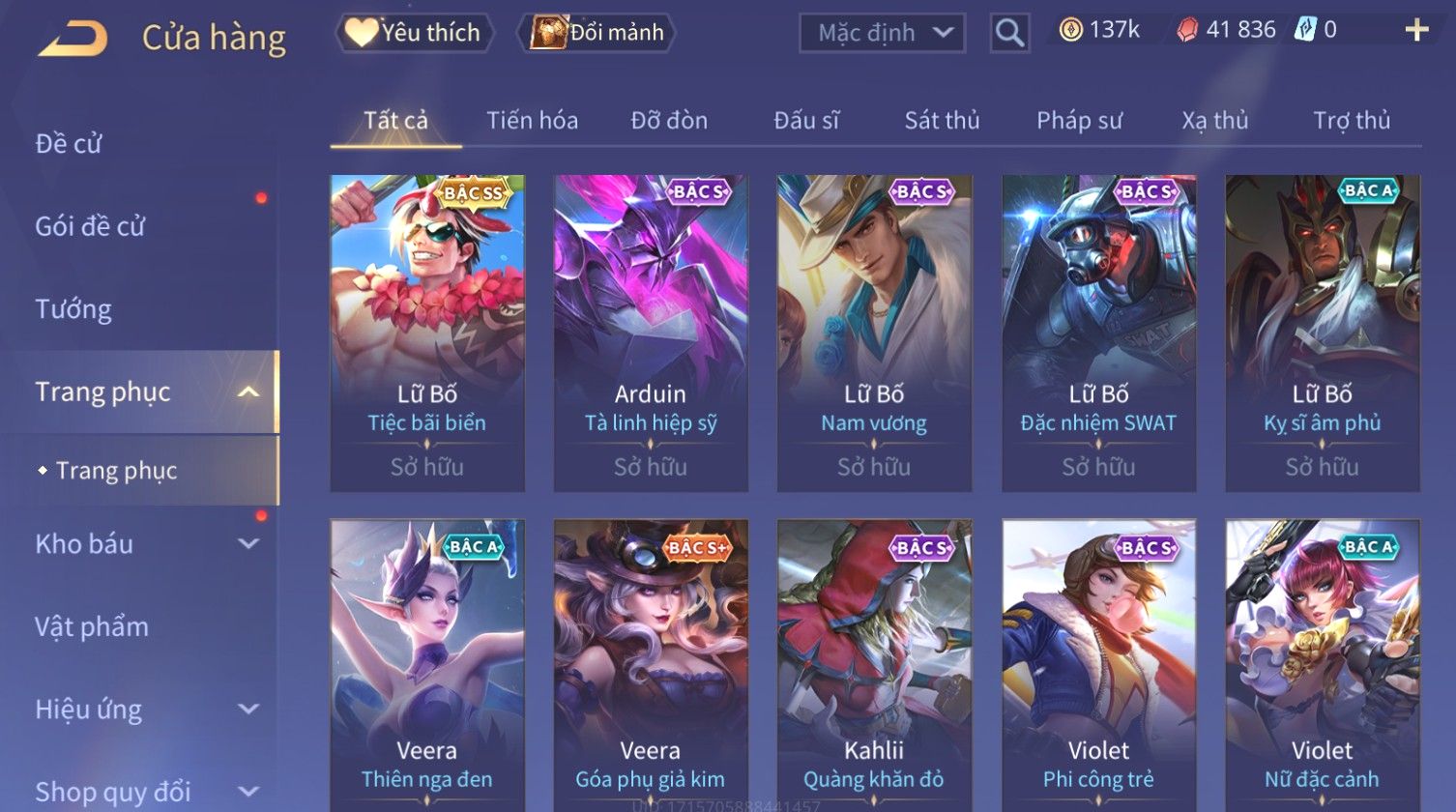1456x812 pixels.
Task: Switch to the Tiến hóa tab
Action: (532, 121)
